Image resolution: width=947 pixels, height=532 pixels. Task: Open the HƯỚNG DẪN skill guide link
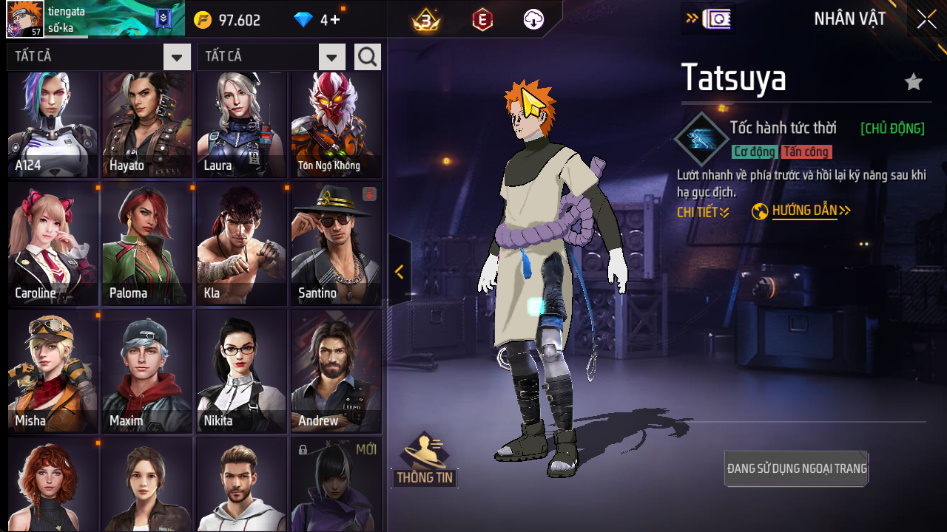coord(801,212)
